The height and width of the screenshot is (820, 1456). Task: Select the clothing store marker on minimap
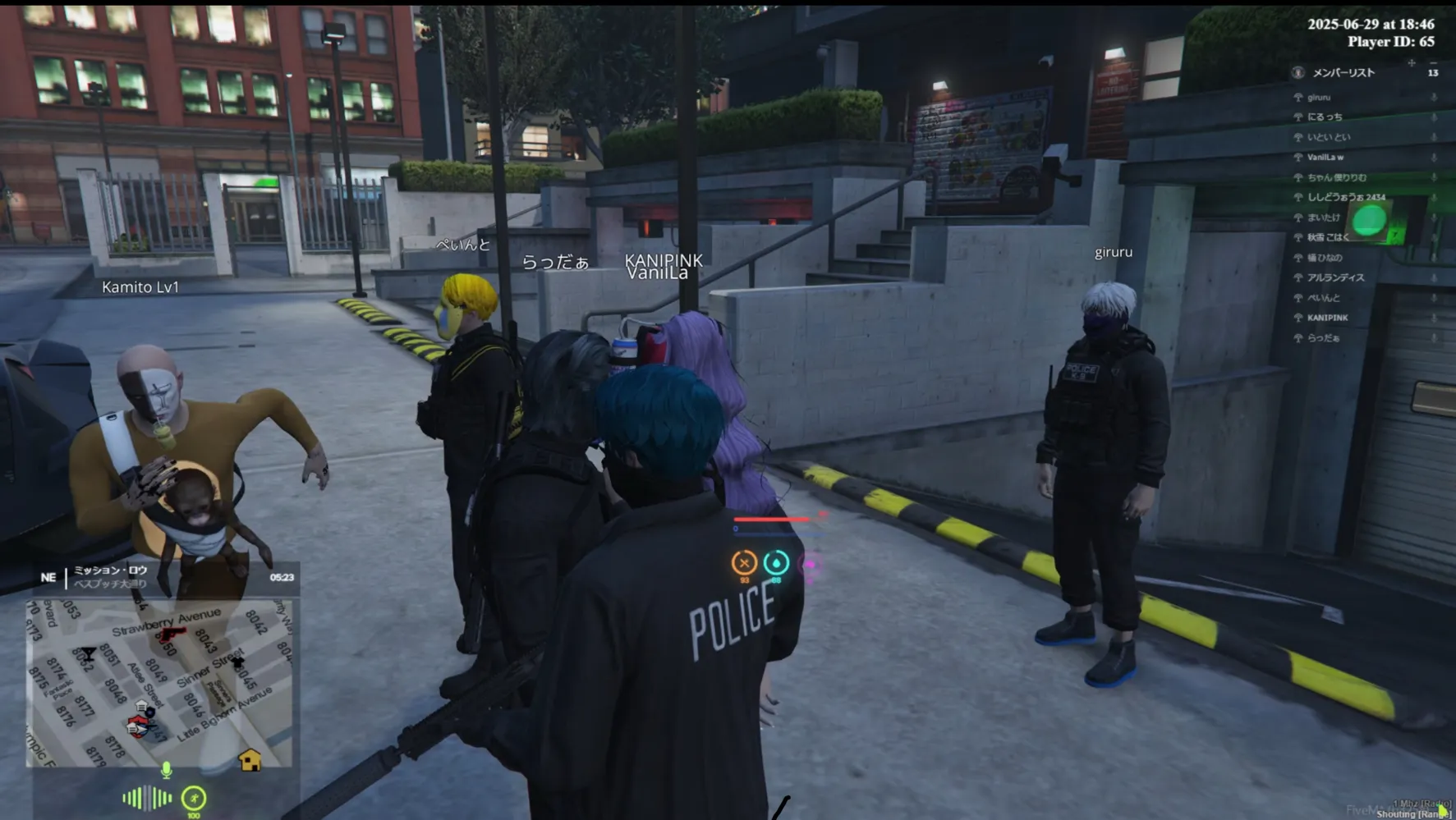[x=237, y=662]
